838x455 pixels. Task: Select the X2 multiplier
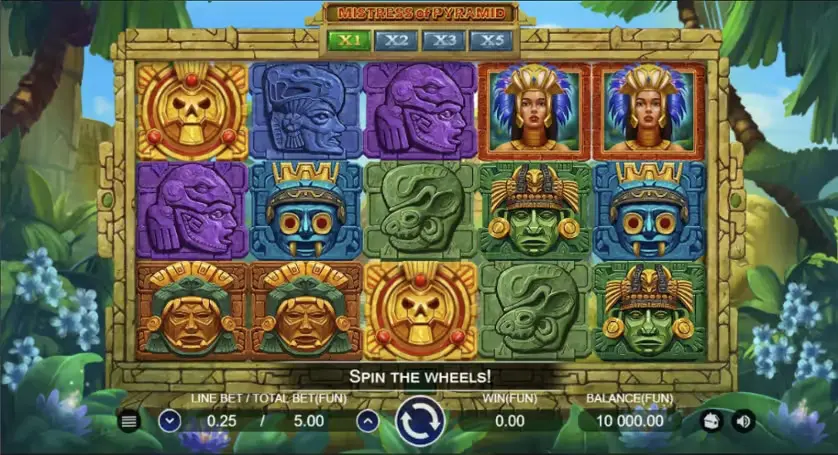click(397, 41)
